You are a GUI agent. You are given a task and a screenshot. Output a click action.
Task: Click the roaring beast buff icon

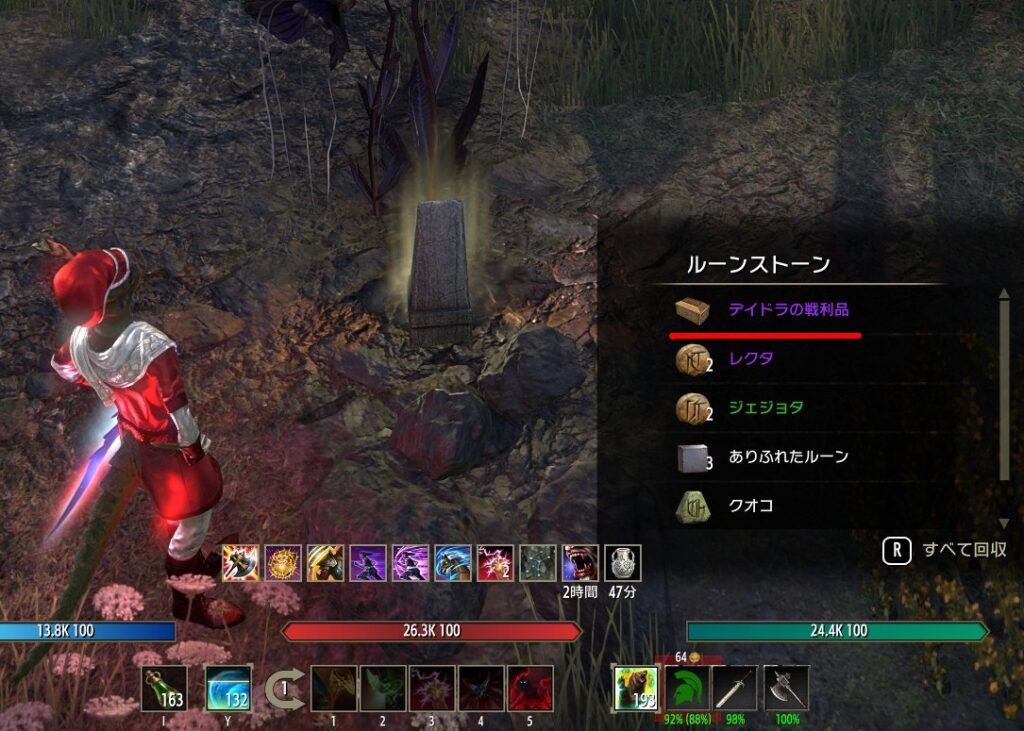(x=580, y=563)
